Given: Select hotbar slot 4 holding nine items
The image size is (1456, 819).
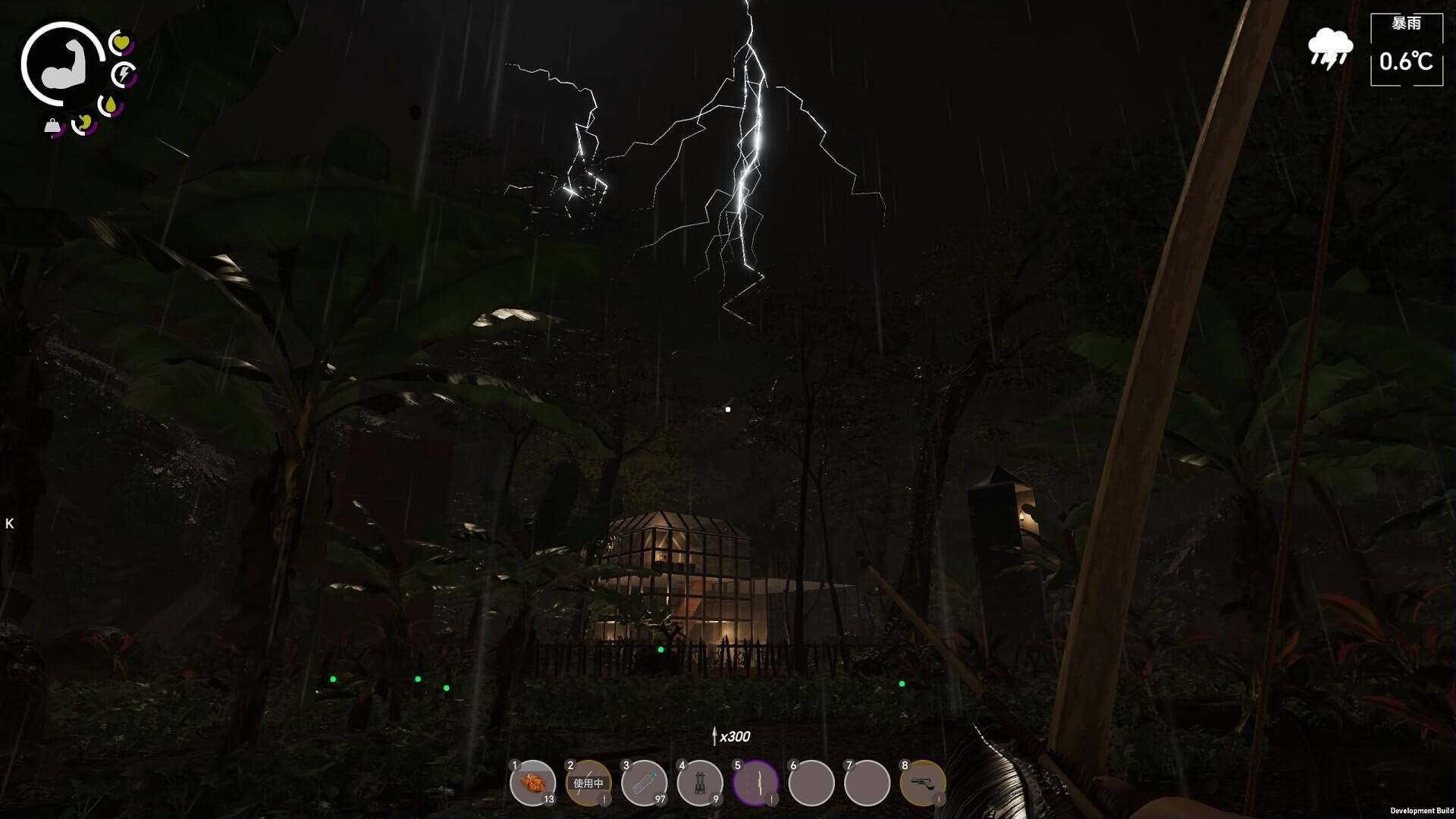Looking at the screenshot, I should tap(700, 783).
